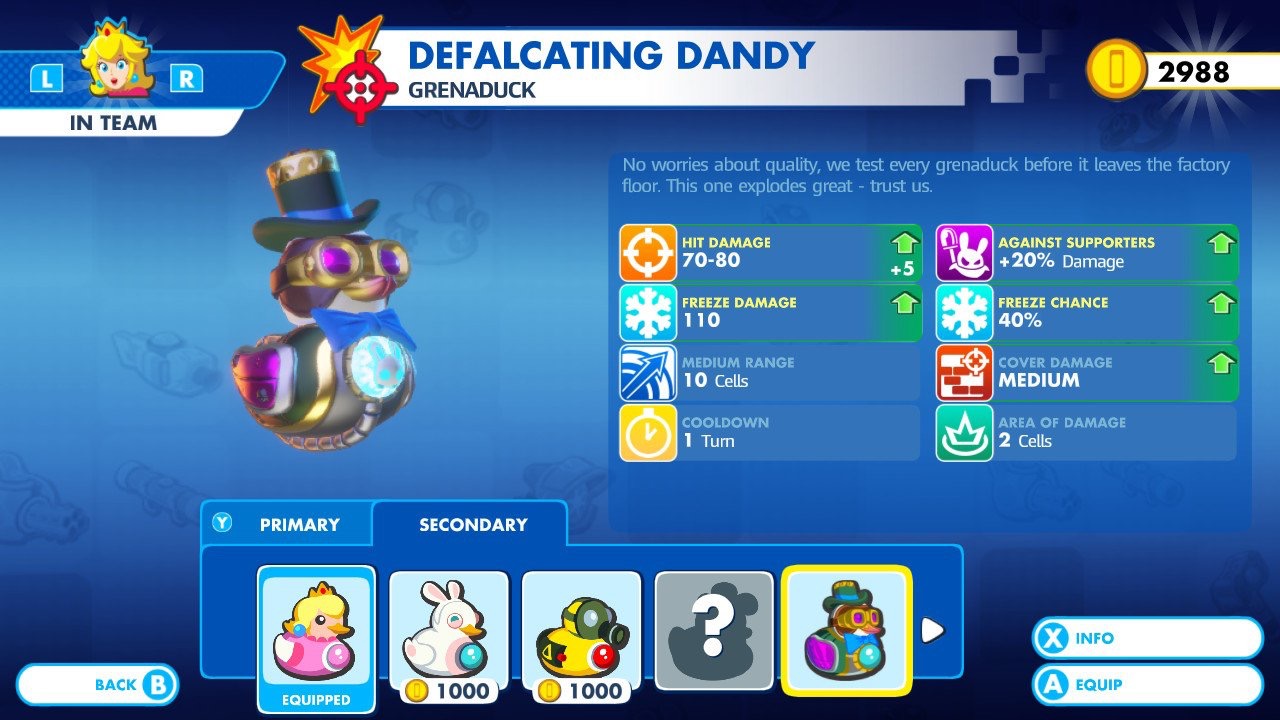Select the Cooldown stat row
This screenshot has width=1280, height=720.
click(770, 432)
